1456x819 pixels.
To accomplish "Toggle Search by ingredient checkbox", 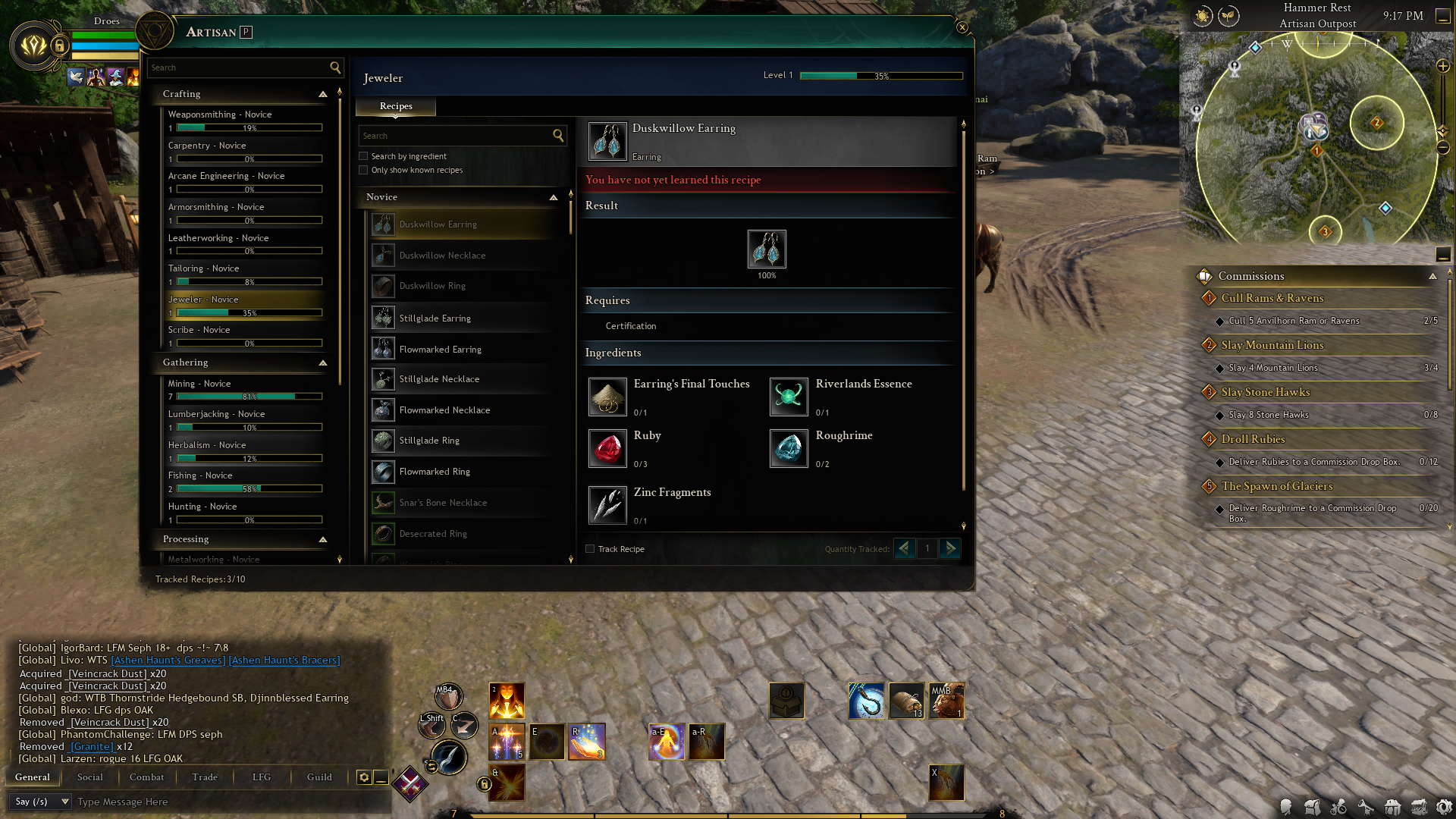I will pyautogui.click(x=363, y=156).
